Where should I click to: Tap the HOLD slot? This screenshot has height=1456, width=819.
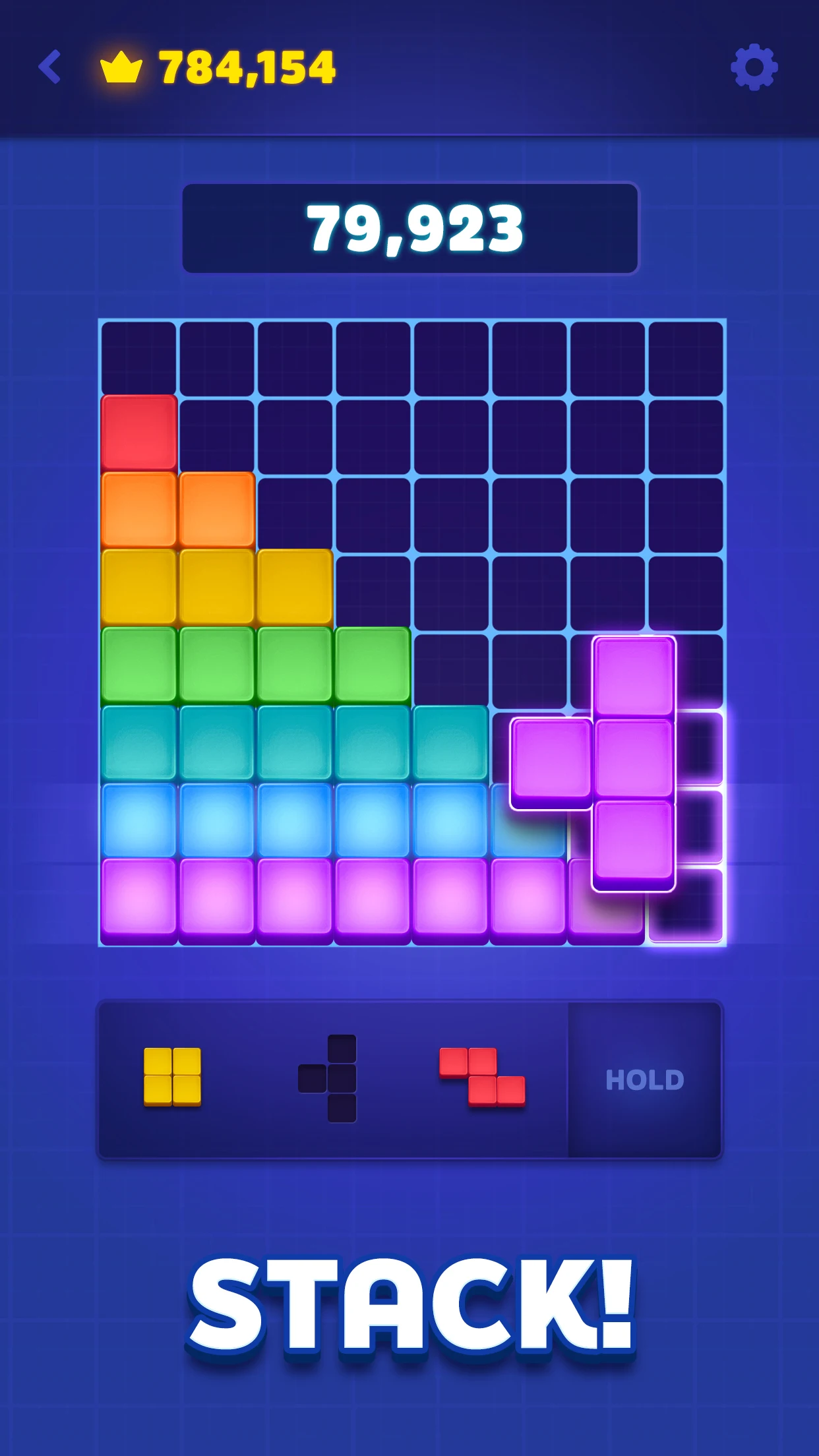click(x=644, y=1079)
